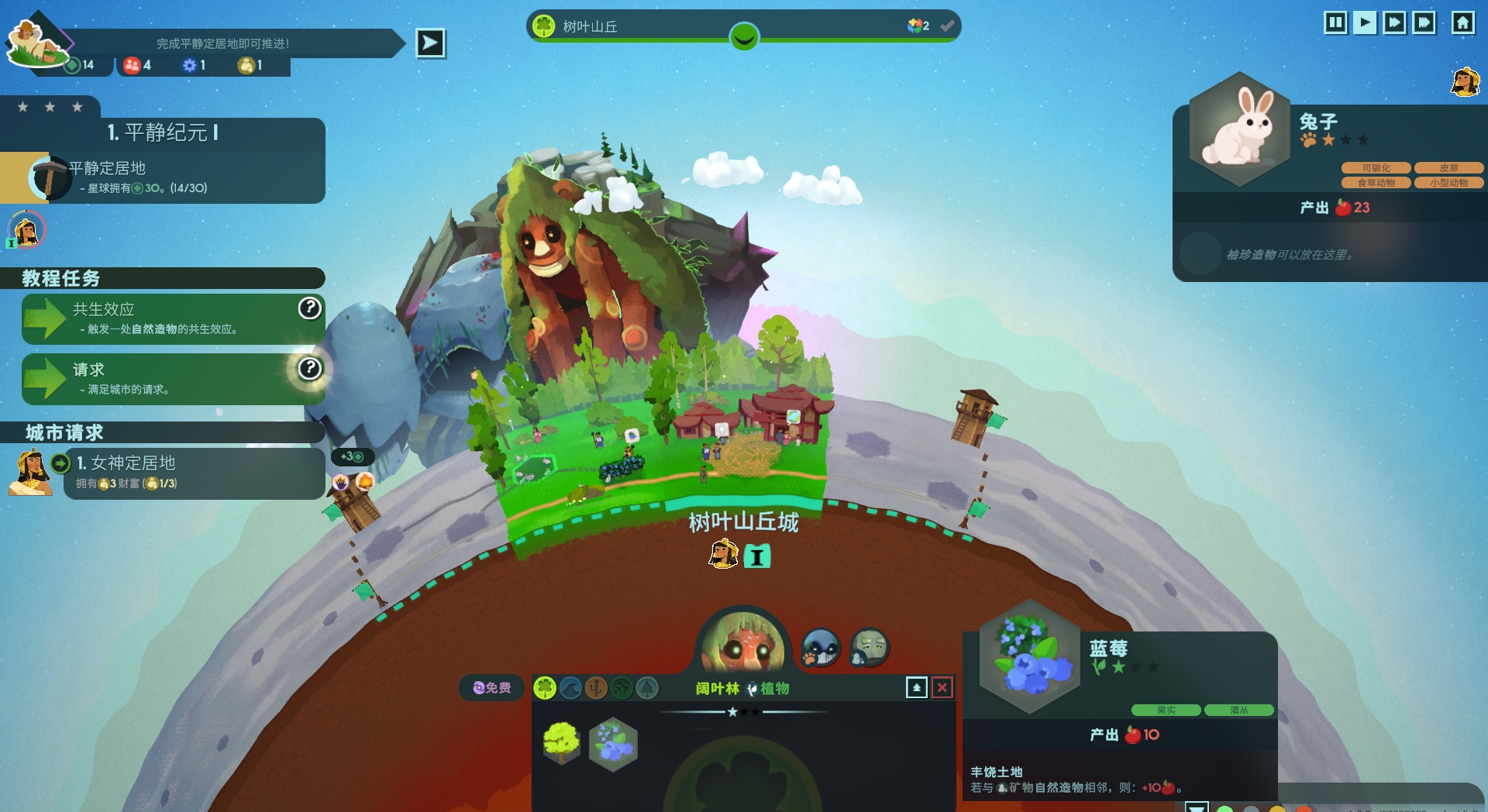The width and height of the screenshot is (1488, 812).
Task: Select the 女神定居地 city request
Action: click(x=194, y=473)
